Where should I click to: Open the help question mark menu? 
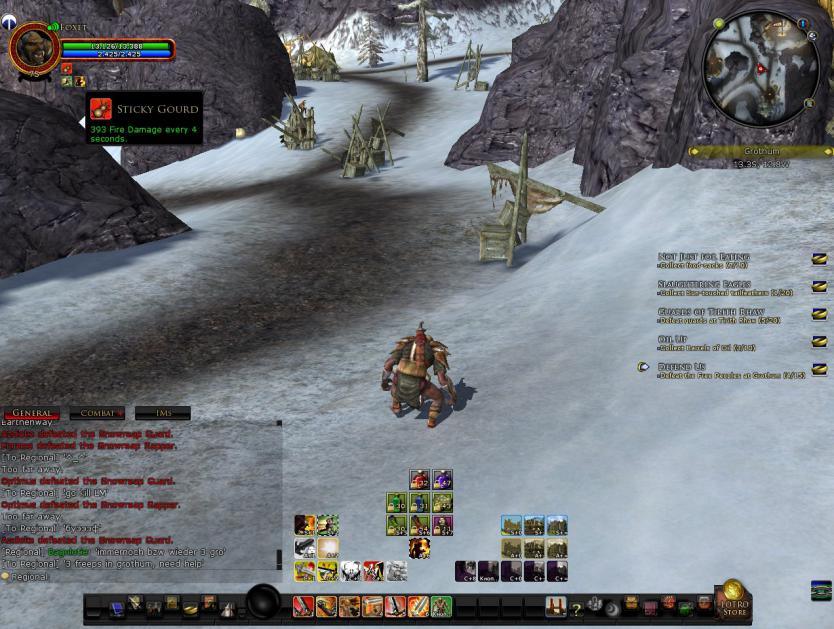click(x=577, y=607)
